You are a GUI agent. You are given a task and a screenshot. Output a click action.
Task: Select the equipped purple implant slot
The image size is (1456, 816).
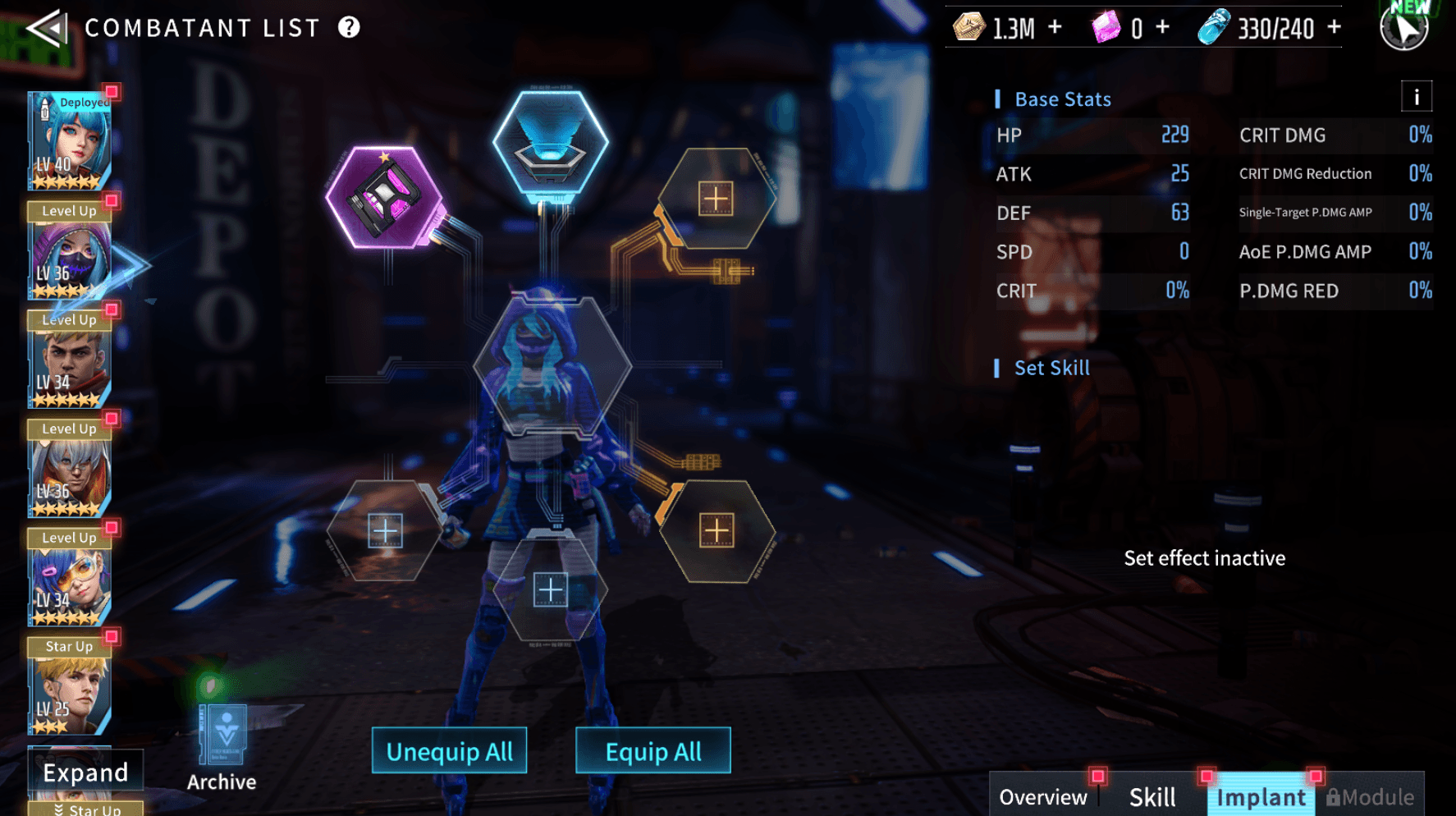pos(385,198)
